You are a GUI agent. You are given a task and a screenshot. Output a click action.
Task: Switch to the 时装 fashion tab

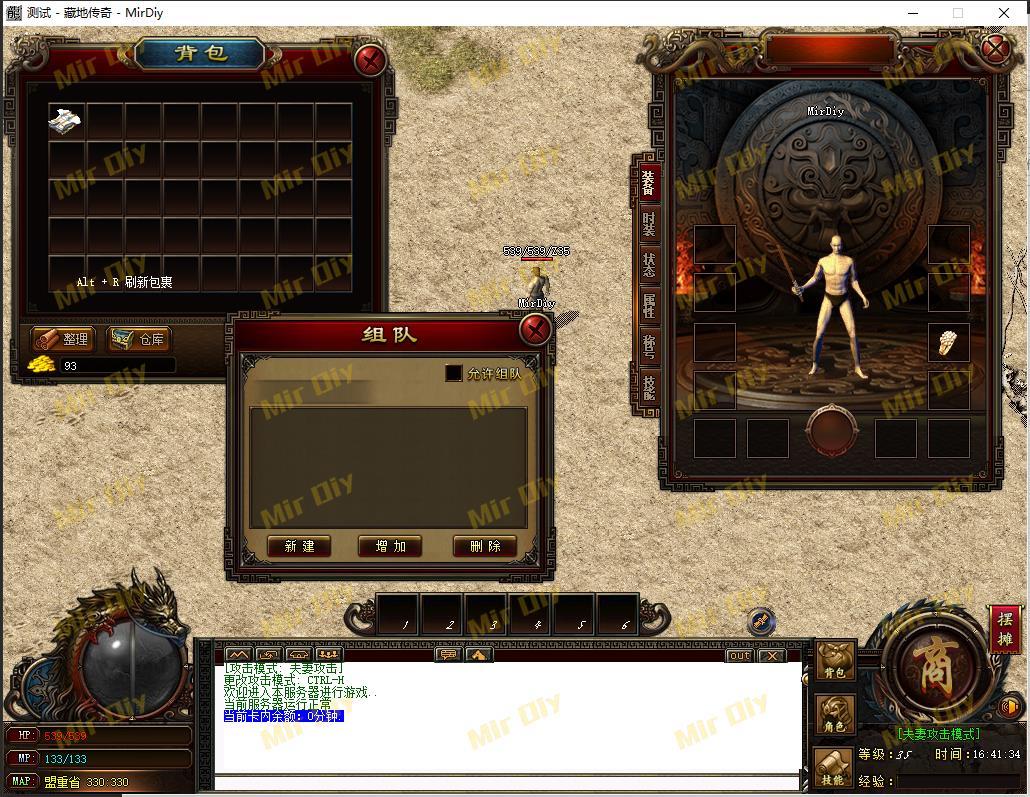point(648,224)
